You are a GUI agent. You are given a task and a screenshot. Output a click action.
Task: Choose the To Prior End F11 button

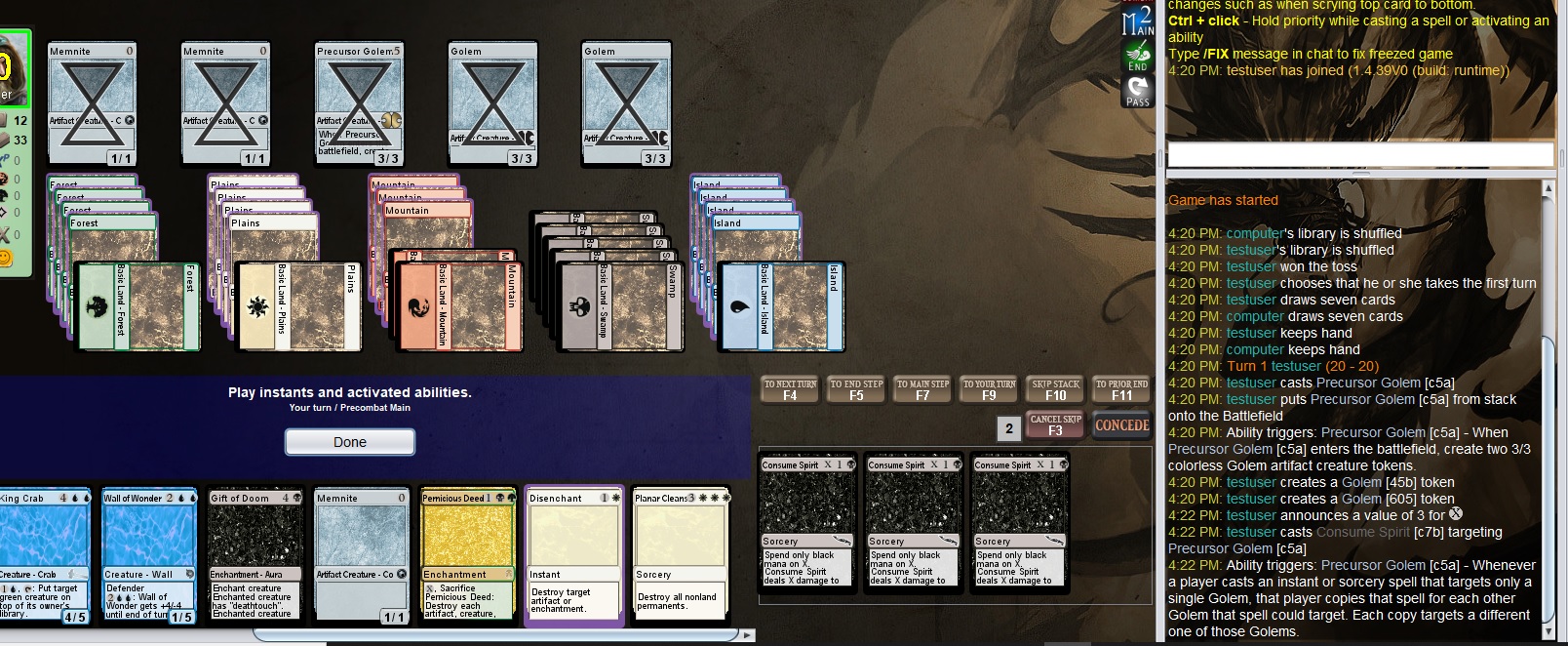[1121, 389]
